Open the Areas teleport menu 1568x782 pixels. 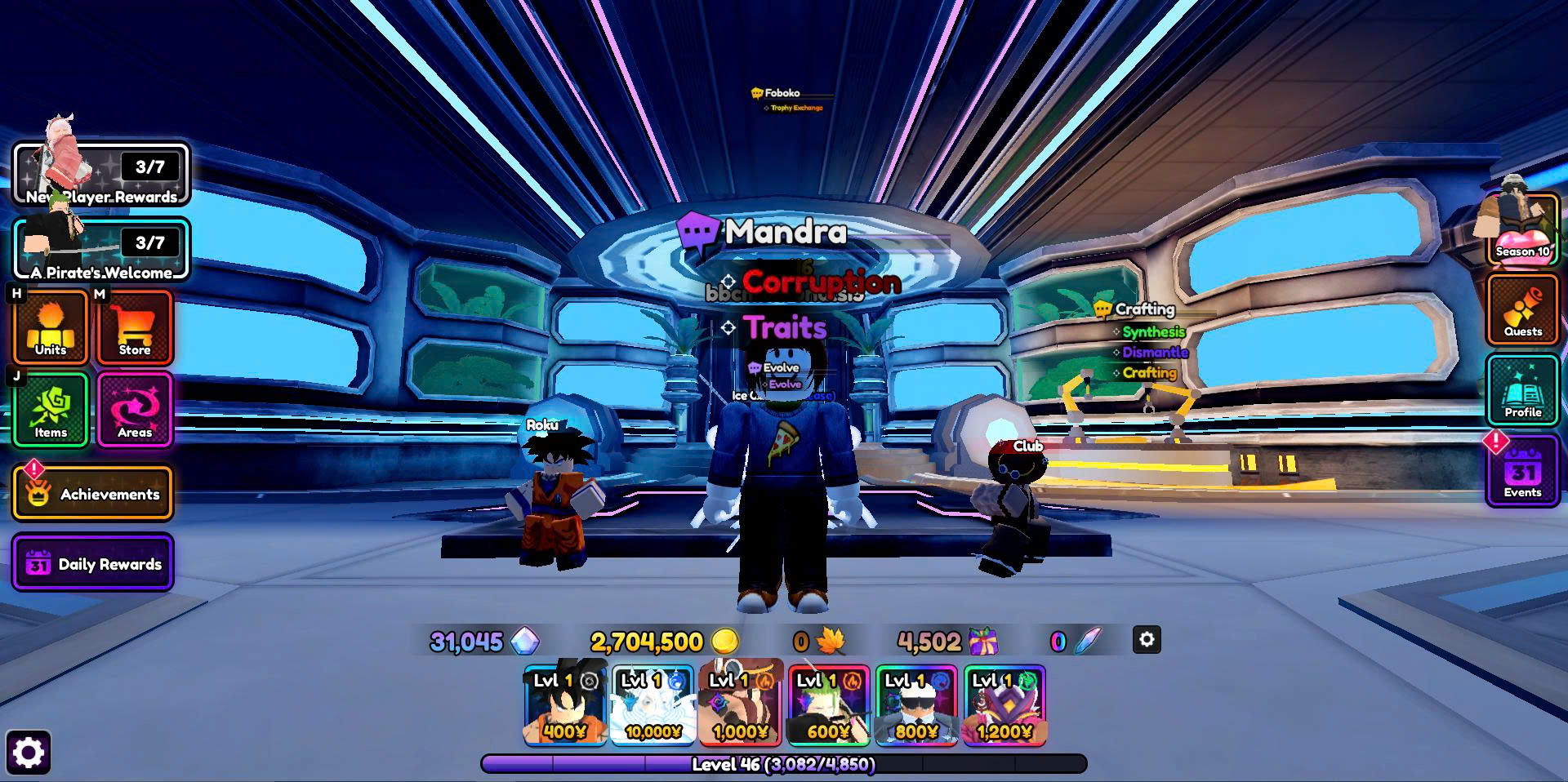point(135,410)
